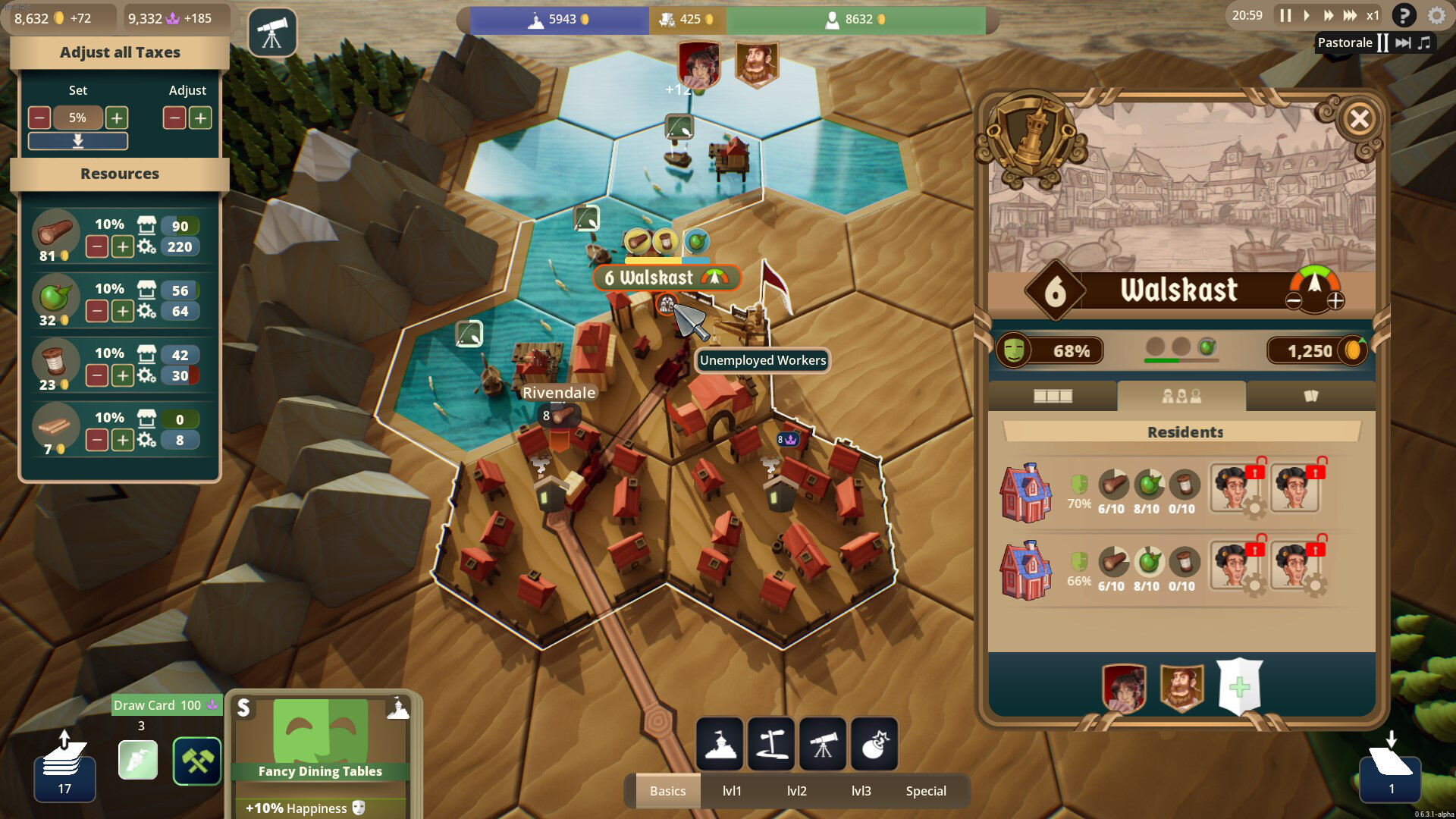This screenshot has height=819, width=1456.
Task: Open the scouting telescope tool
Action: pos(824,744)
